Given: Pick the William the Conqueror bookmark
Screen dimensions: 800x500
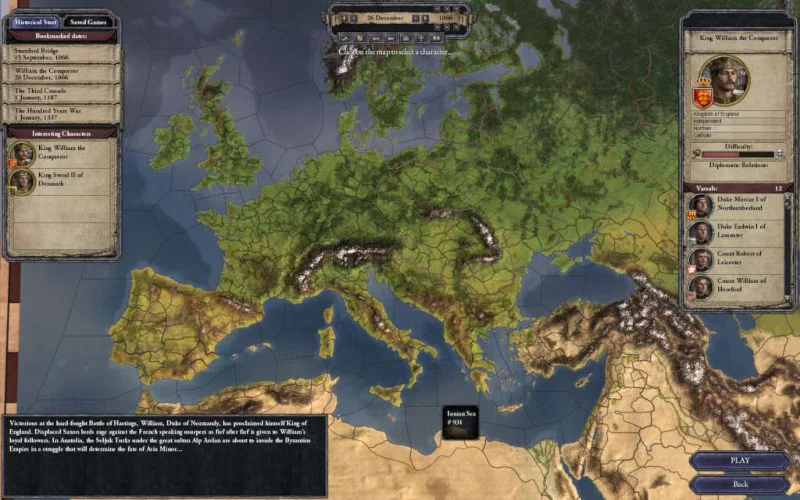Looking at the screenshot, I should (x=60, y=73).
